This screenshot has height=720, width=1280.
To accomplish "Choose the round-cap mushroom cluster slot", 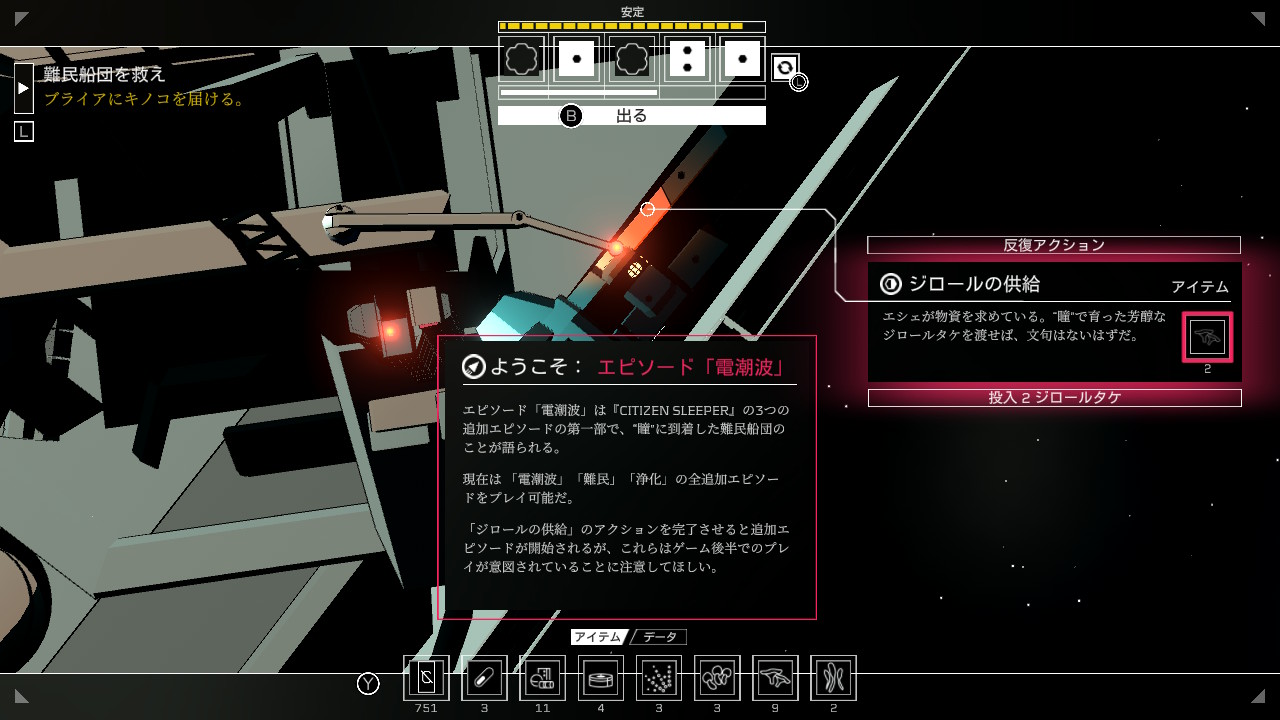I will (717, 679).
